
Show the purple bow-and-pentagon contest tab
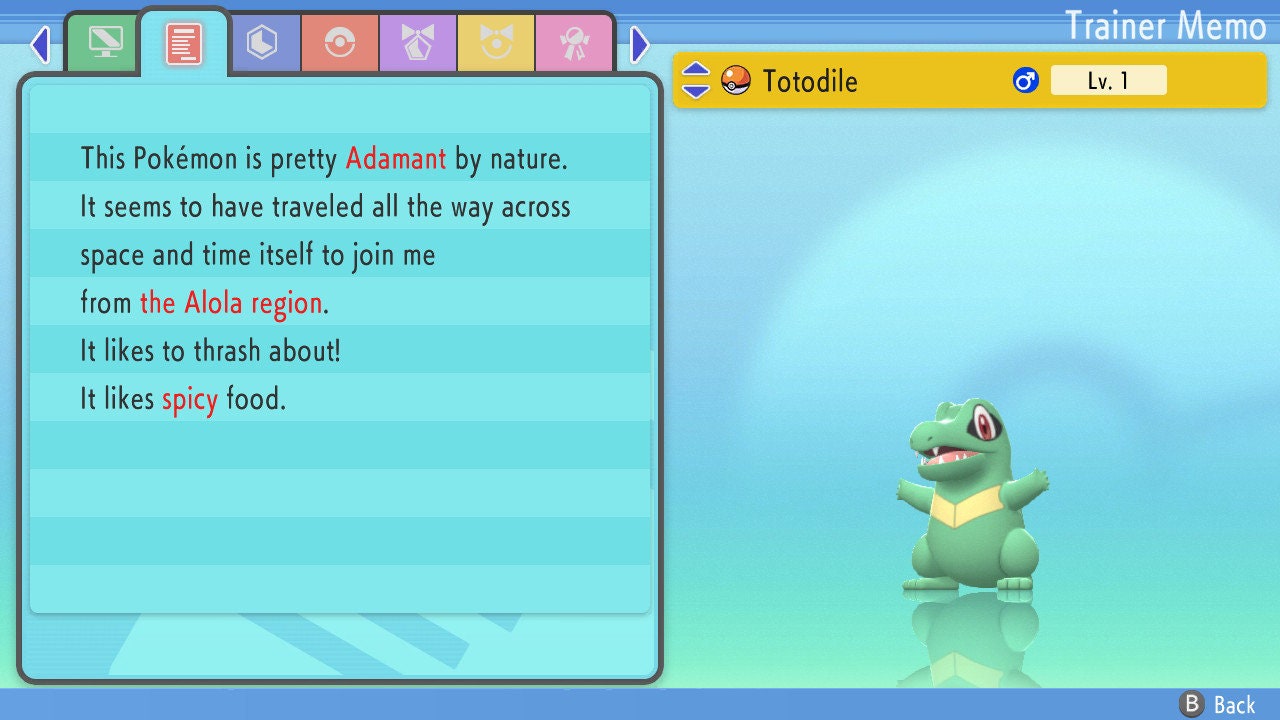pos(418,44)
